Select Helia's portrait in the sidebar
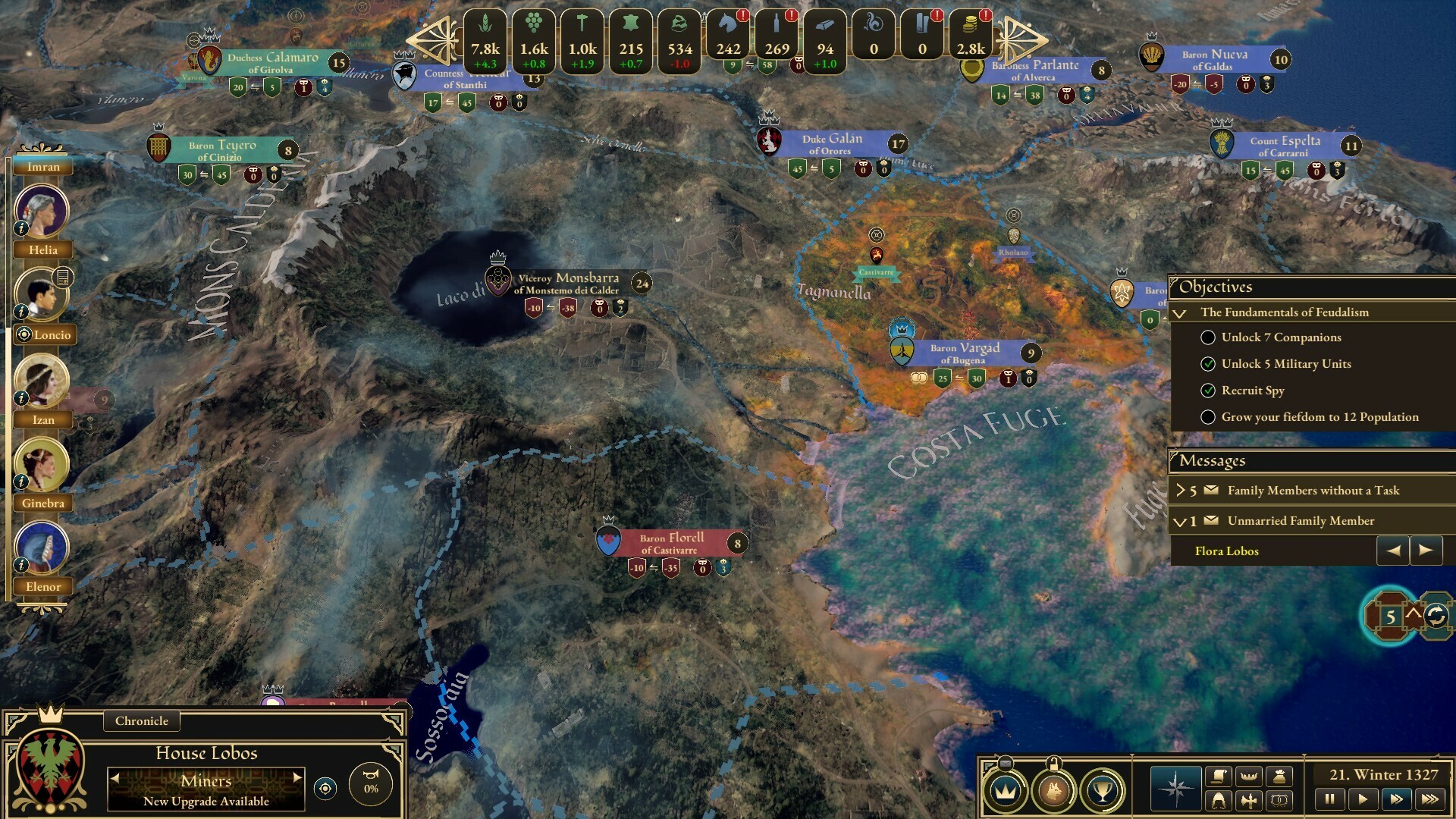This screenshot has width=1456, height=819. pos(42,209)
